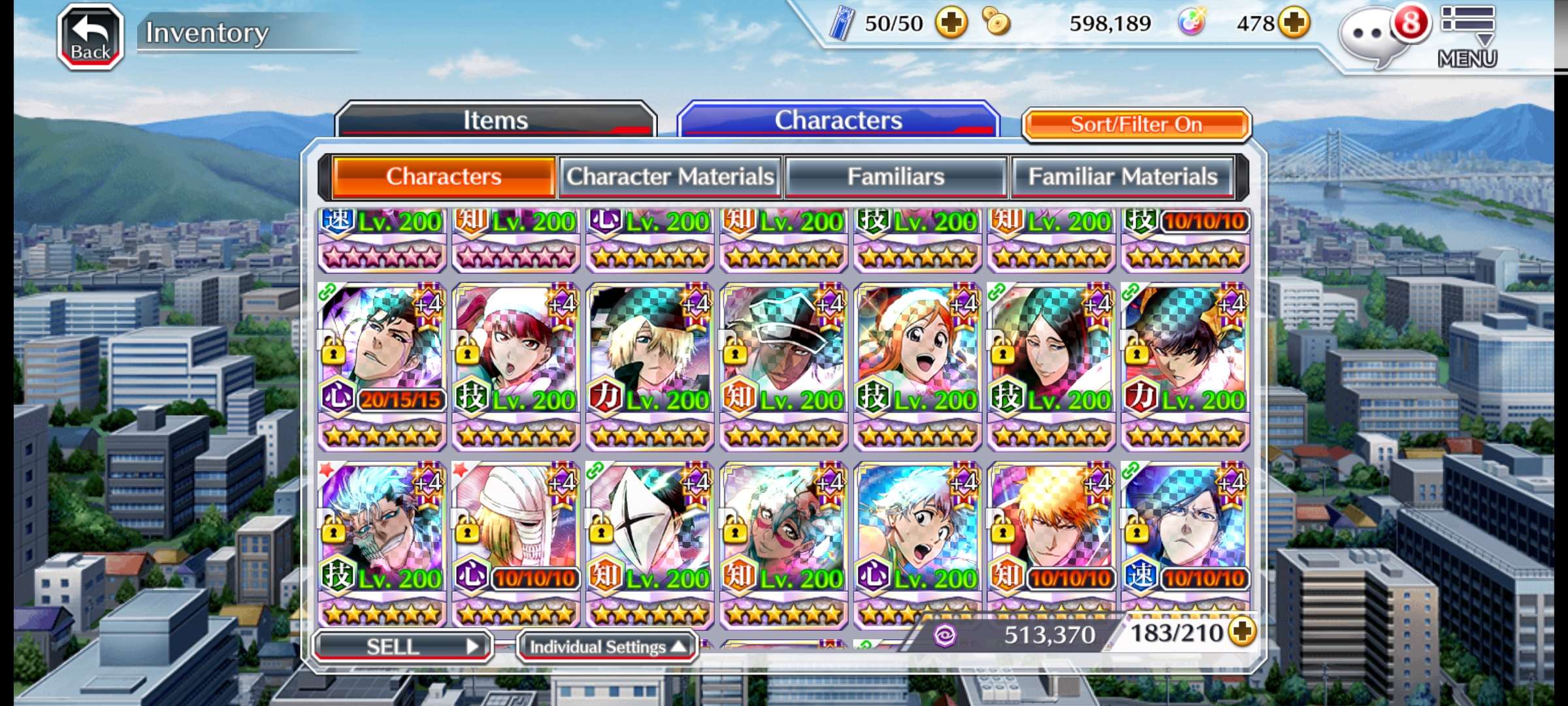Add tickets with the plus beside 50/50
The width and height of the screenshot is (1568, 706).
click(951, 24)
